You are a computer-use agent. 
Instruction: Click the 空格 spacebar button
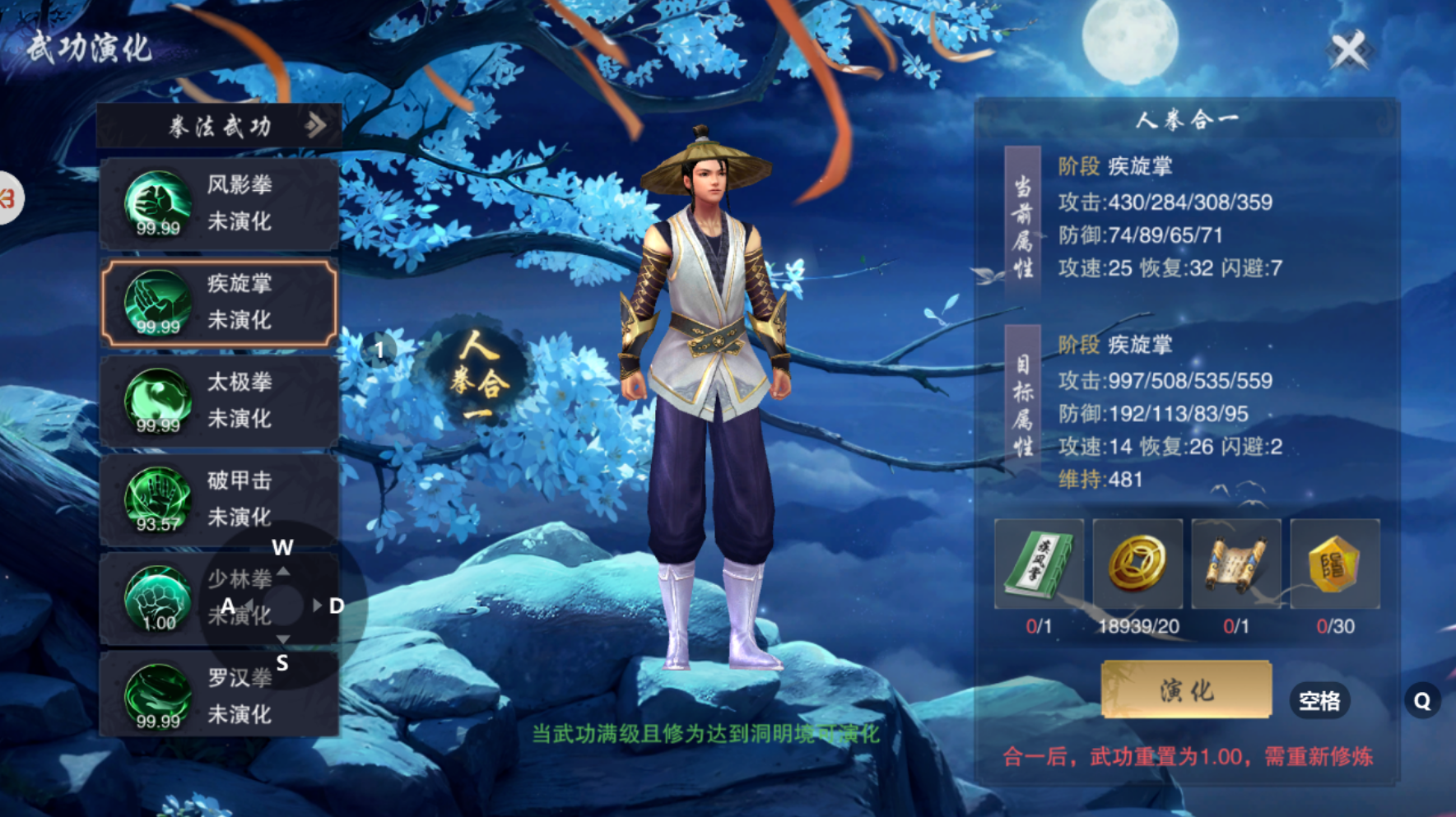click(1320, 701)
